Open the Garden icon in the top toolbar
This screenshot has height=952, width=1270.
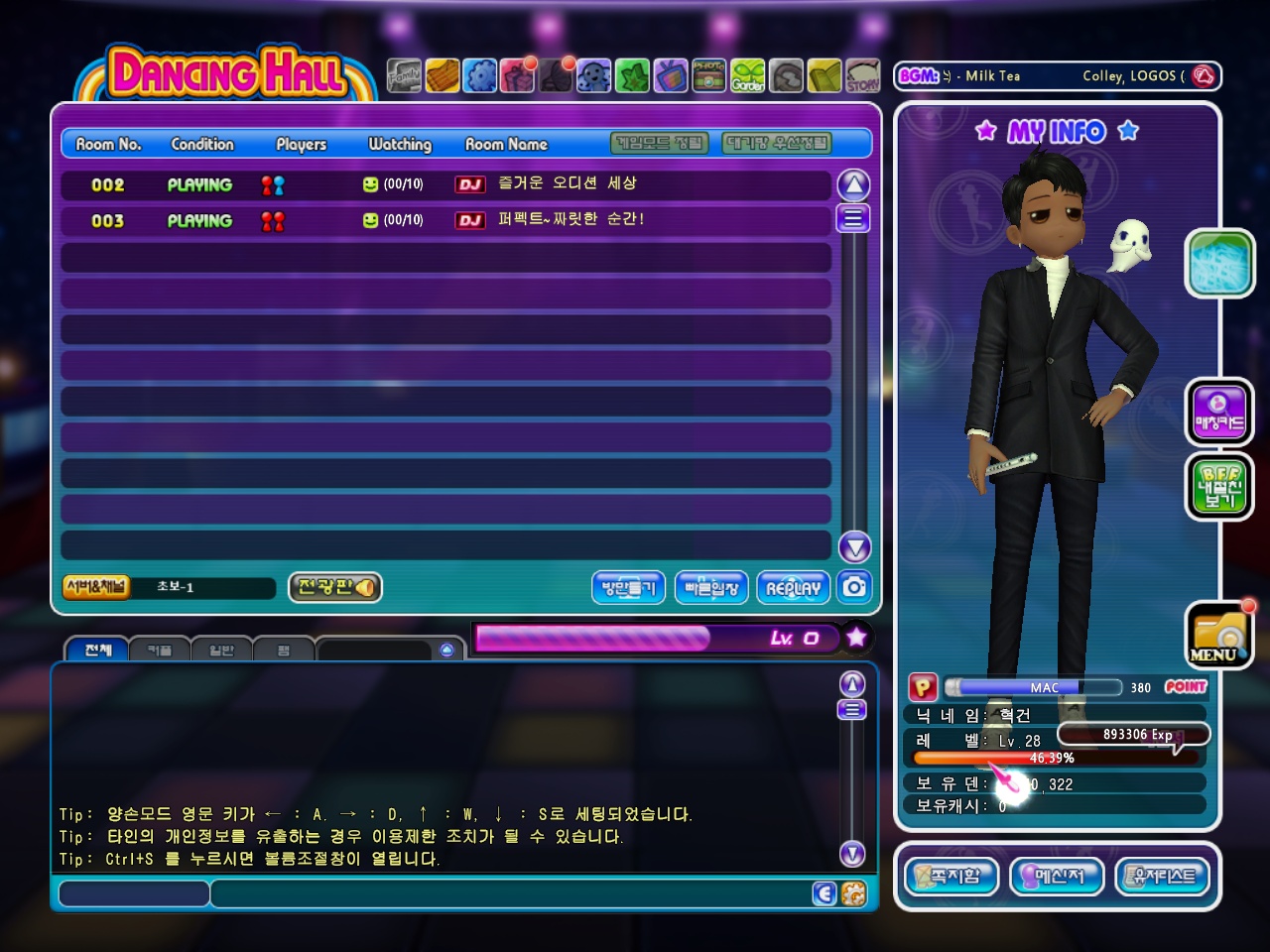[x=748, y=75]
